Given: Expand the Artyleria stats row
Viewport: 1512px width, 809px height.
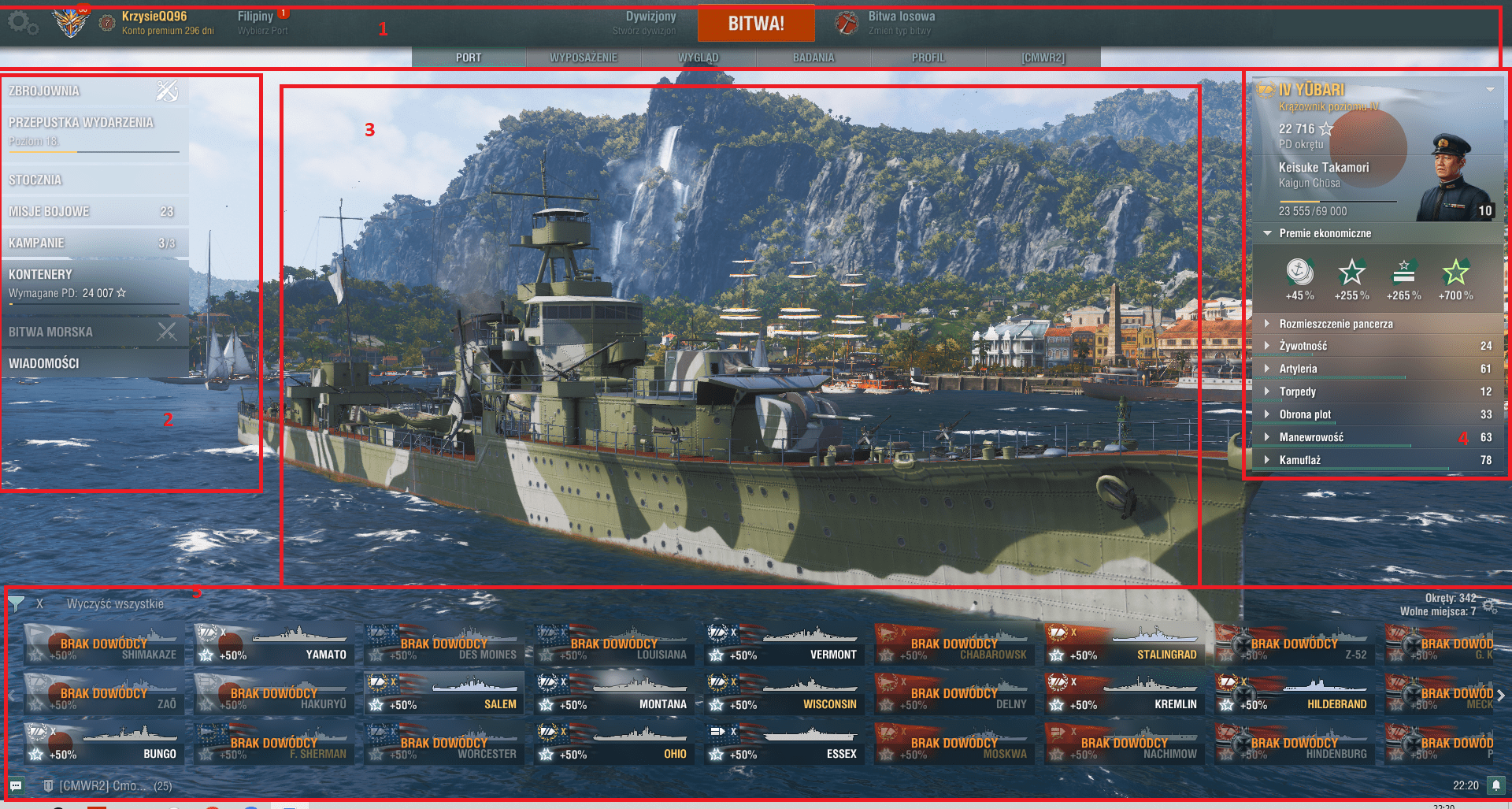Looking at the screenshot, I should pyautogui.click(x=1299, y=369).
